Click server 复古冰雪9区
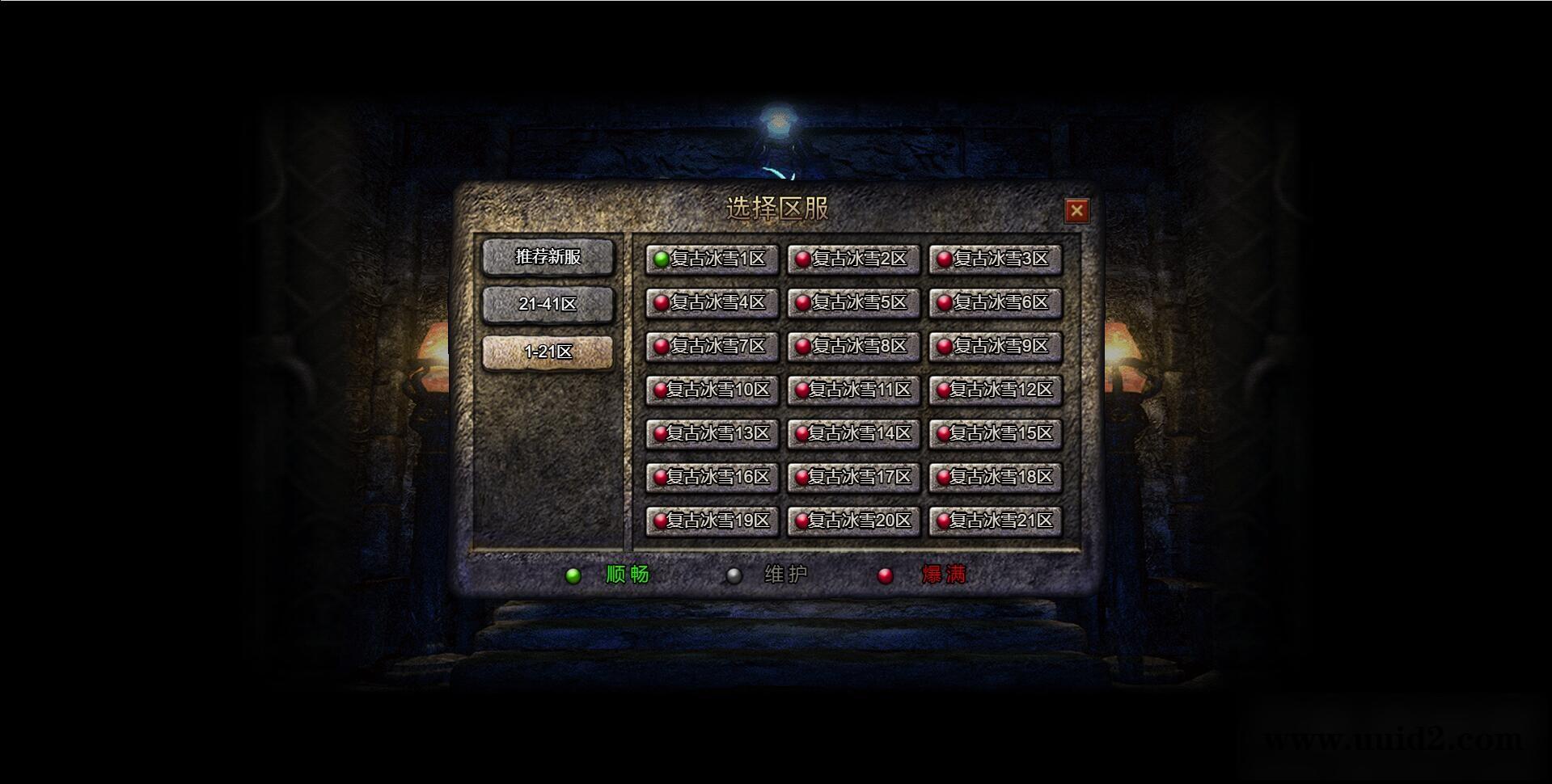1552x784 pixels. tap(995, 346)
